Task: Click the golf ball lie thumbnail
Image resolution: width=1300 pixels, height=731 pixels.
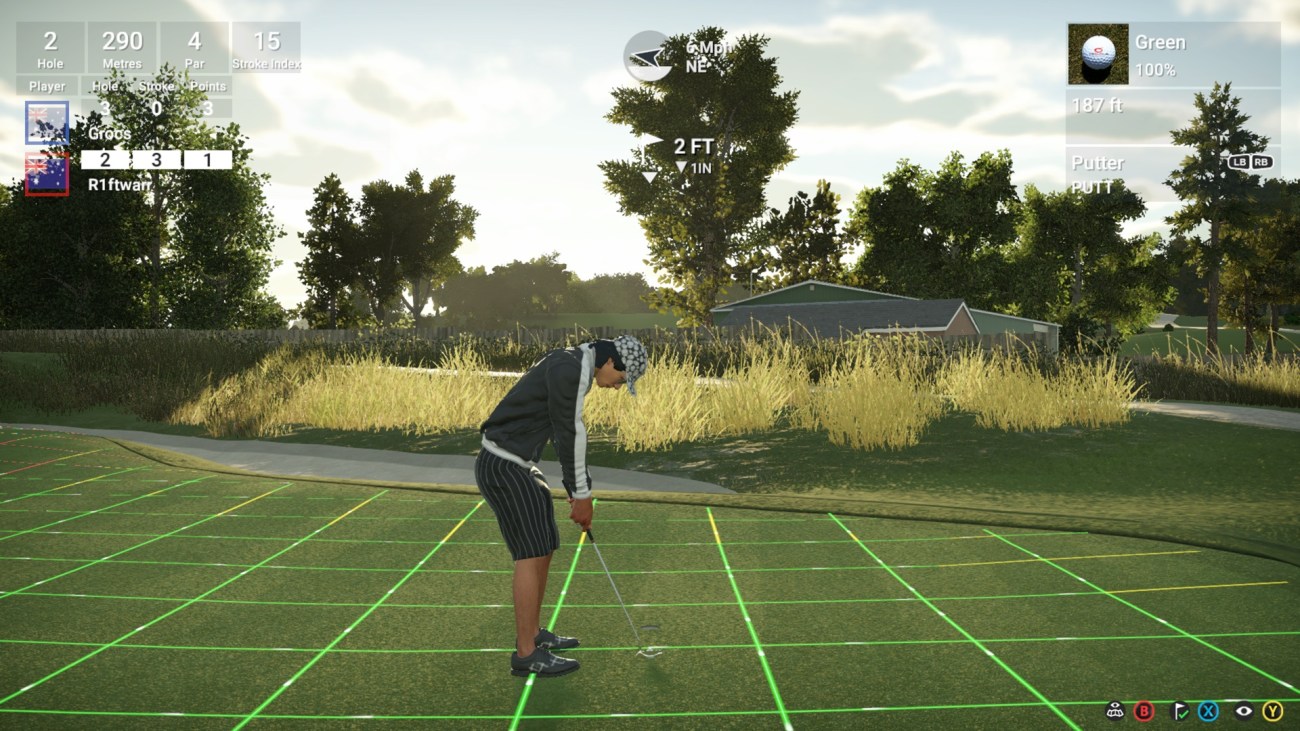Action: point(1097,55)
